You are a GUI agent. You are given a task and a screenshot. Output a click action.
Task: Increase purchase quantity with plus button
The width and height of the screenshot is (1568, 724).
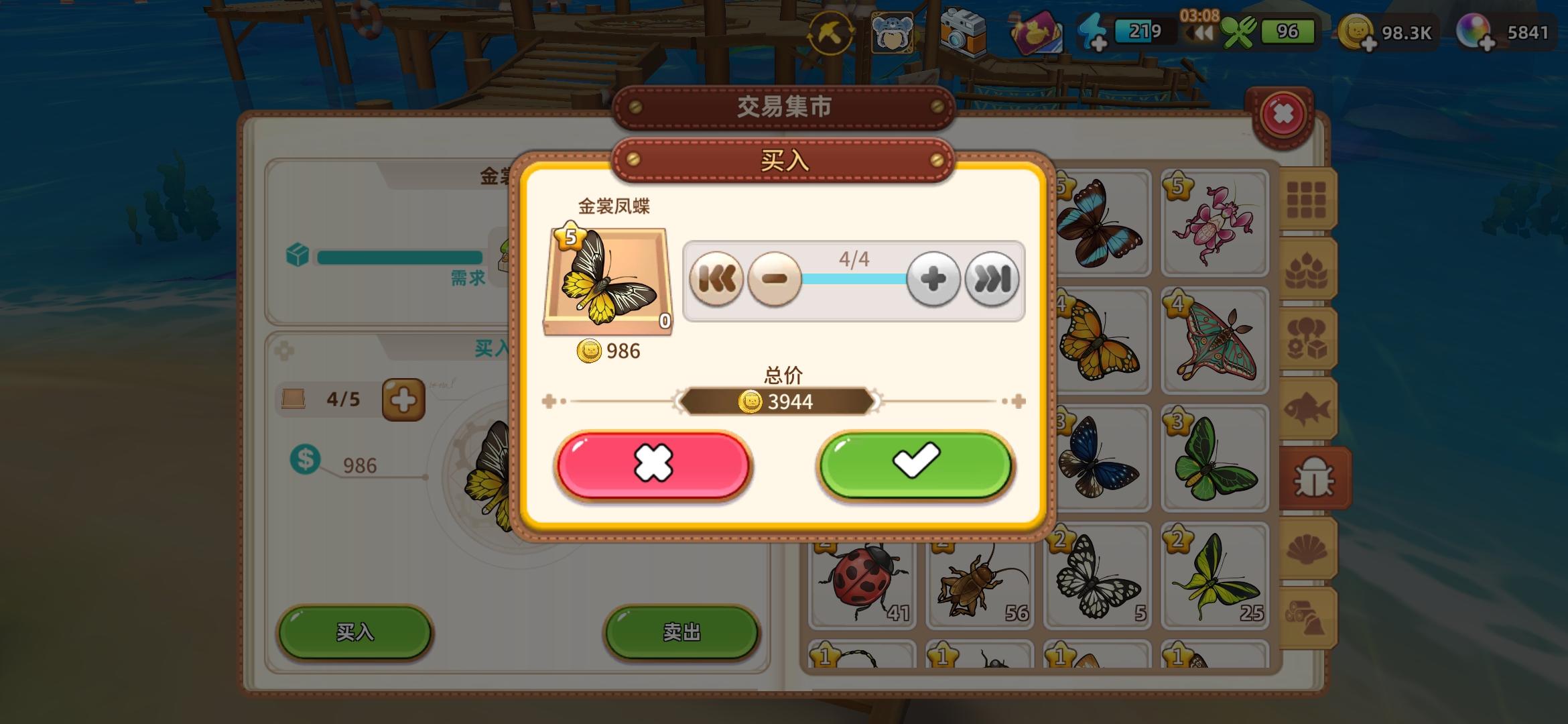933,280
